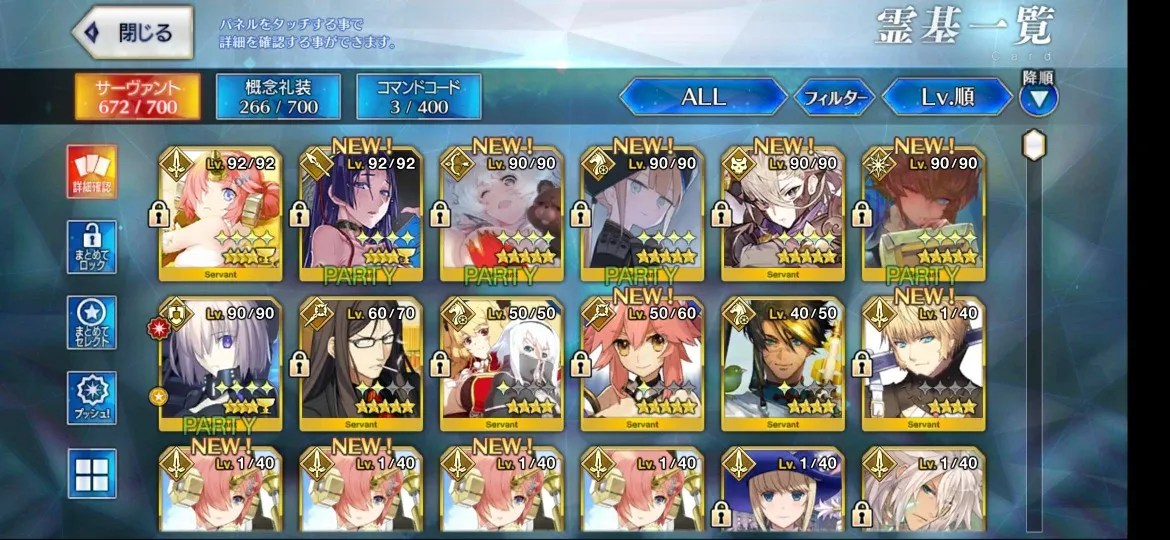1170x540 pixels.
Task: Activate まとめてセレクト bulk select
Action: (x=93, y=322)
